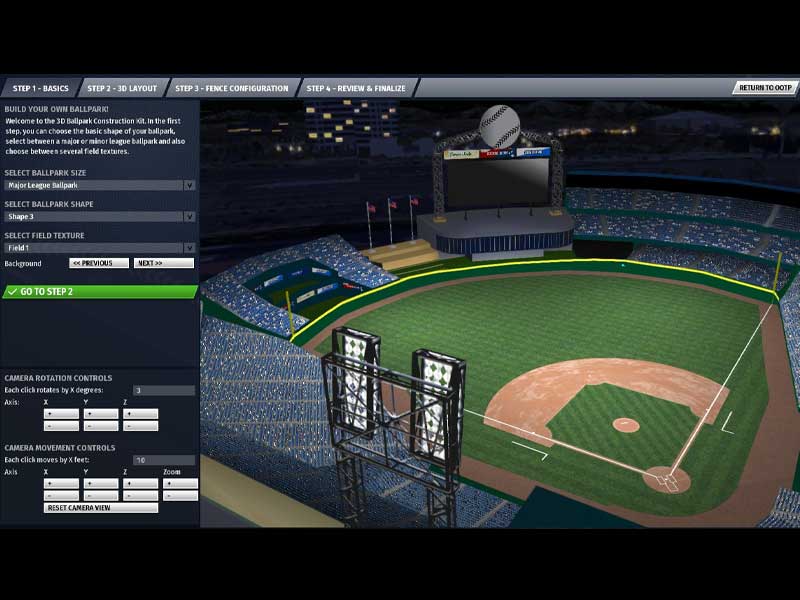Switch to the Step 1 - Basics tab
800x600 pixels.
point(40,88)
